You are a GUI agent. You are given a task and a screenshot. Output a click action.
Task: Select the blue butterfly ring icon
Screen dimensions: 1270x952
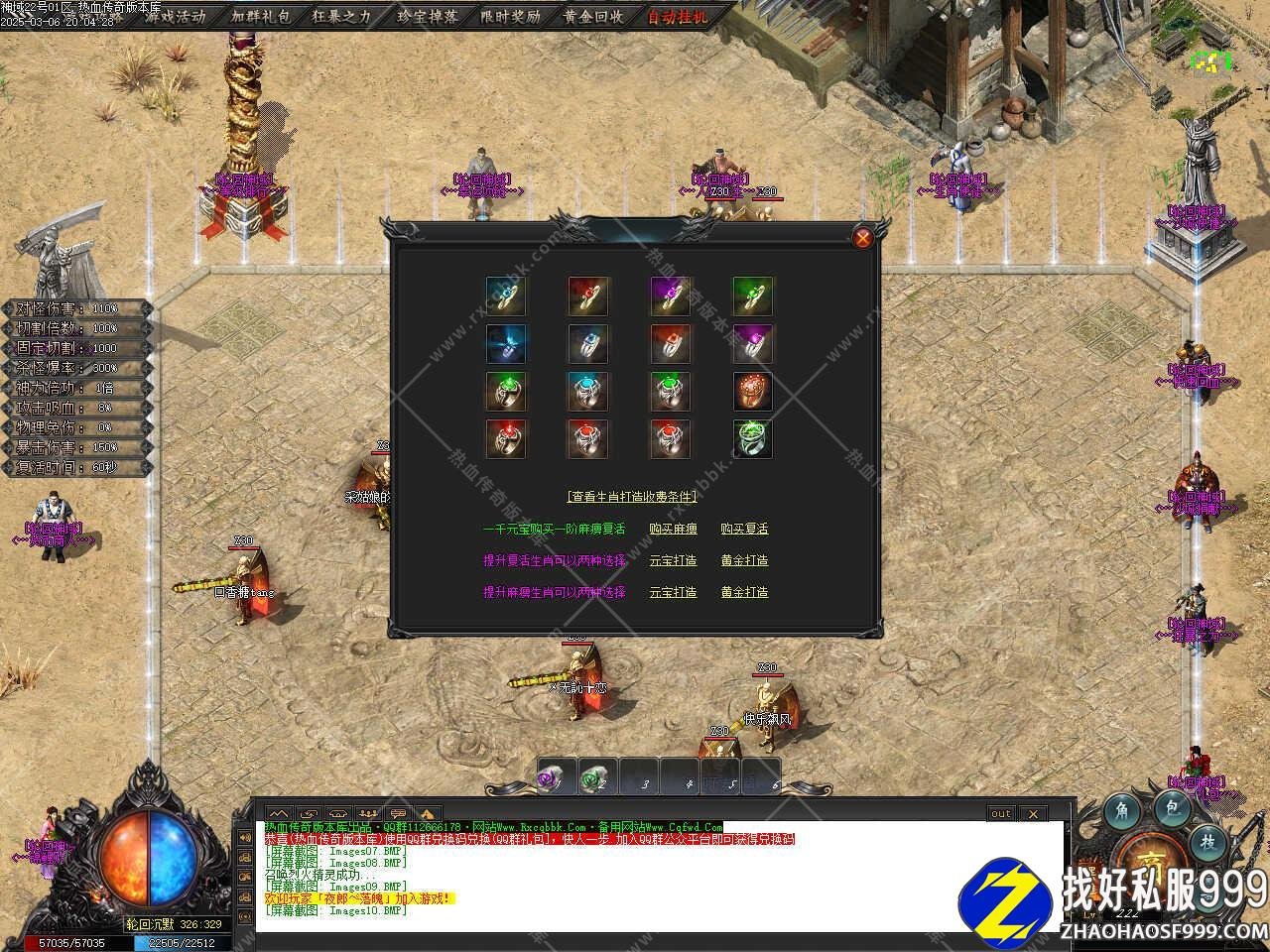pos(506,343)
